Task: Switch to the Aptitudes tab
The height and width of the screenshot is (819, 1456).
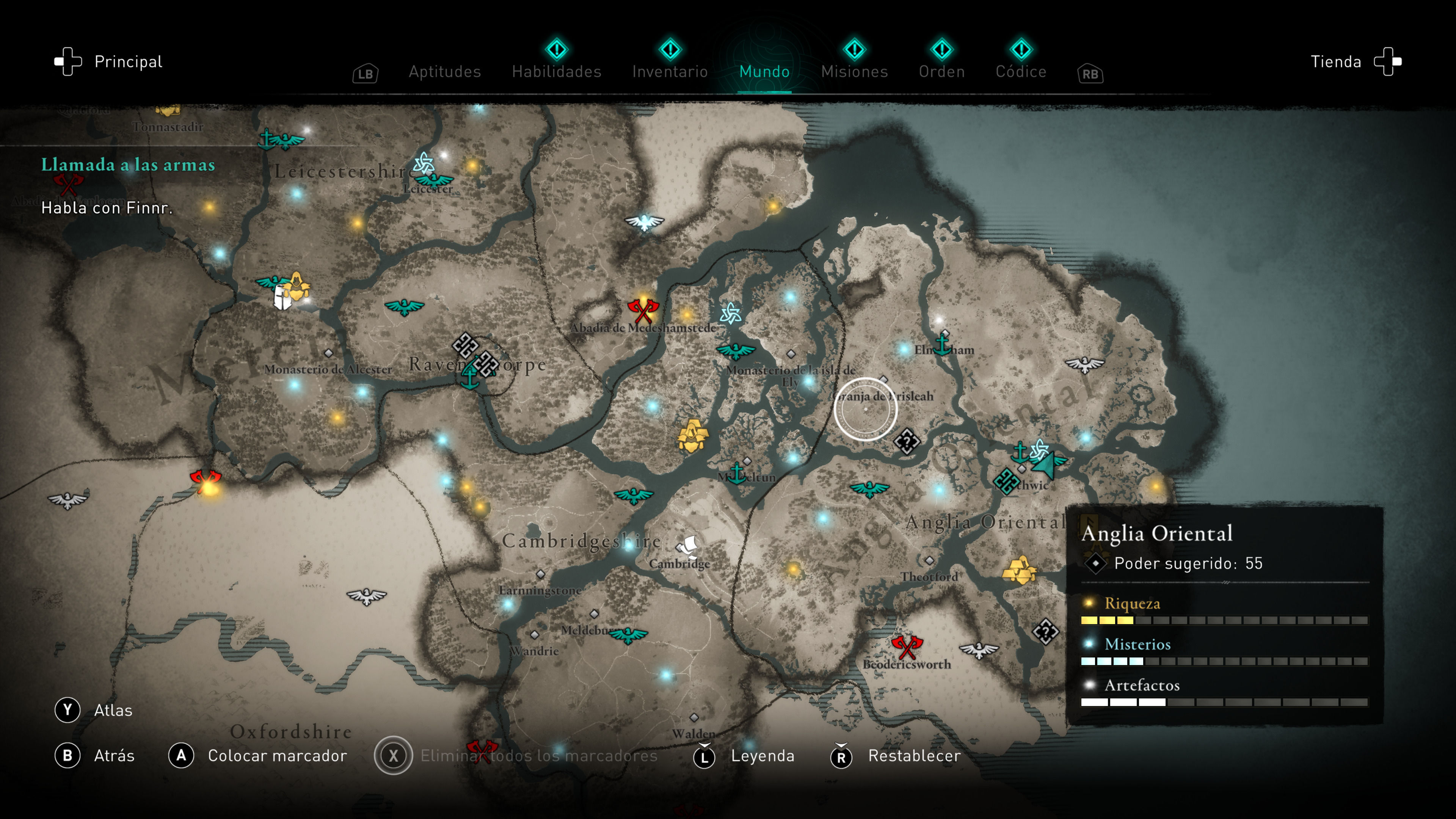Action: coord(444,72)
